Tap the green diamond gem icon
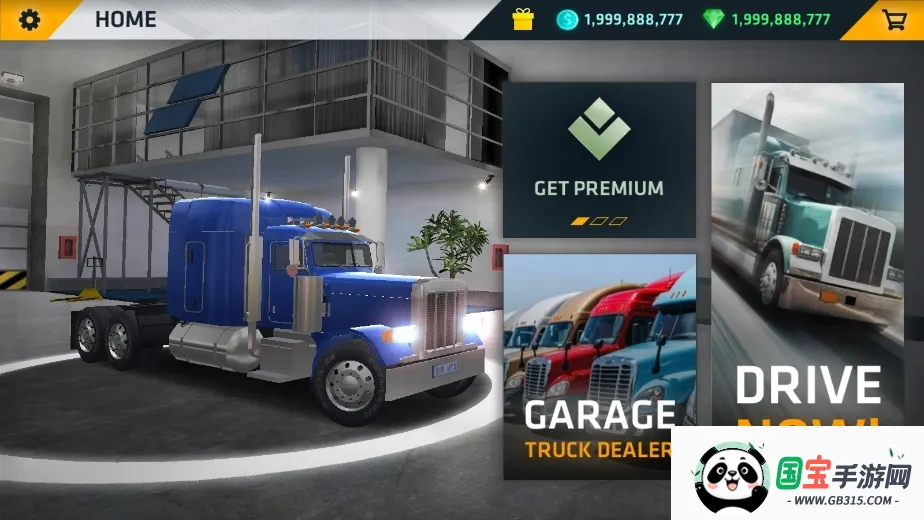This screenshot has width=924, height=520. [x=713, y=19]
